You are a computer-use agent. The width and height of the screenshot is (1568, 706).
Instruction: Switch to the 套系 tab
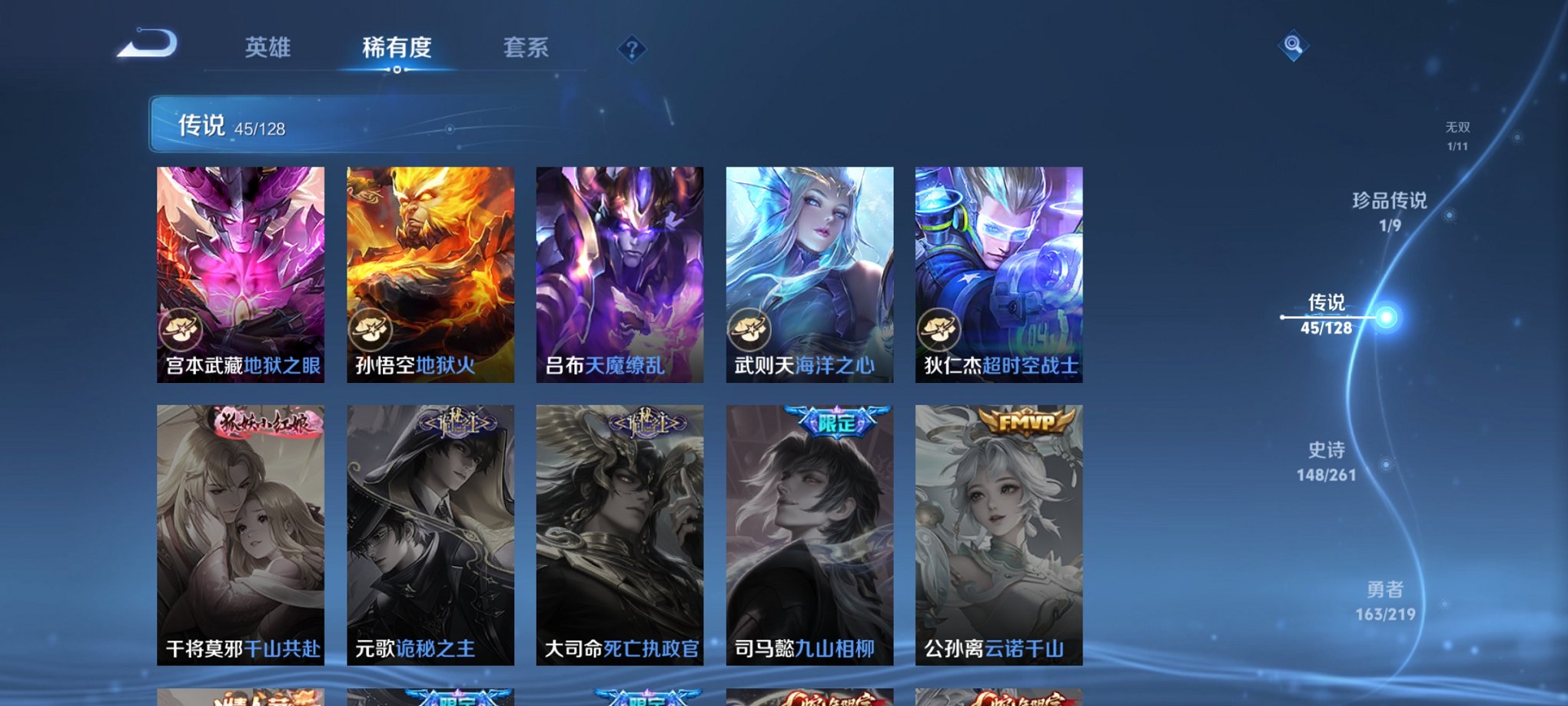[527, 48]
